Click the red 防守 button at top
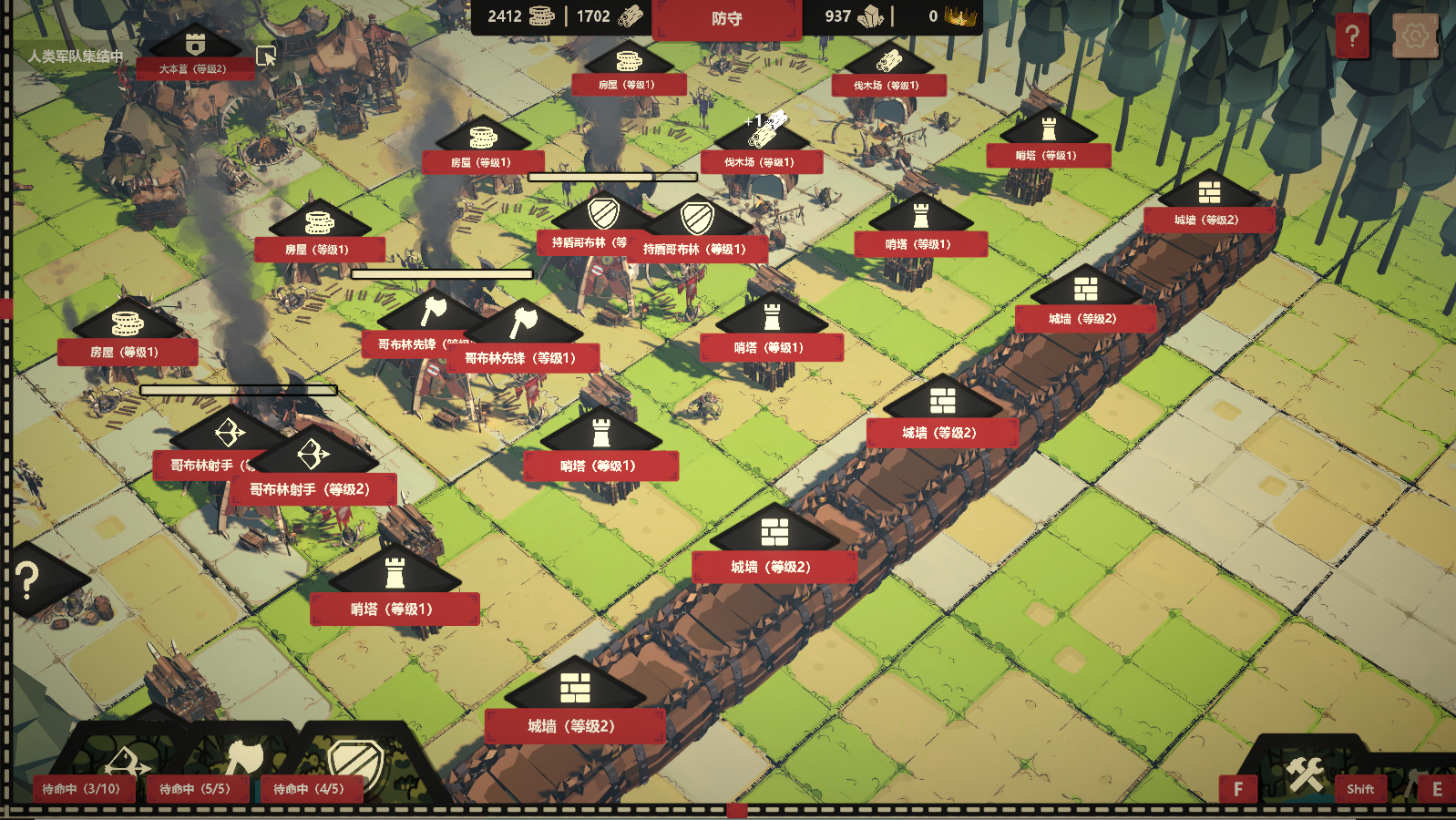 (726, 19)
